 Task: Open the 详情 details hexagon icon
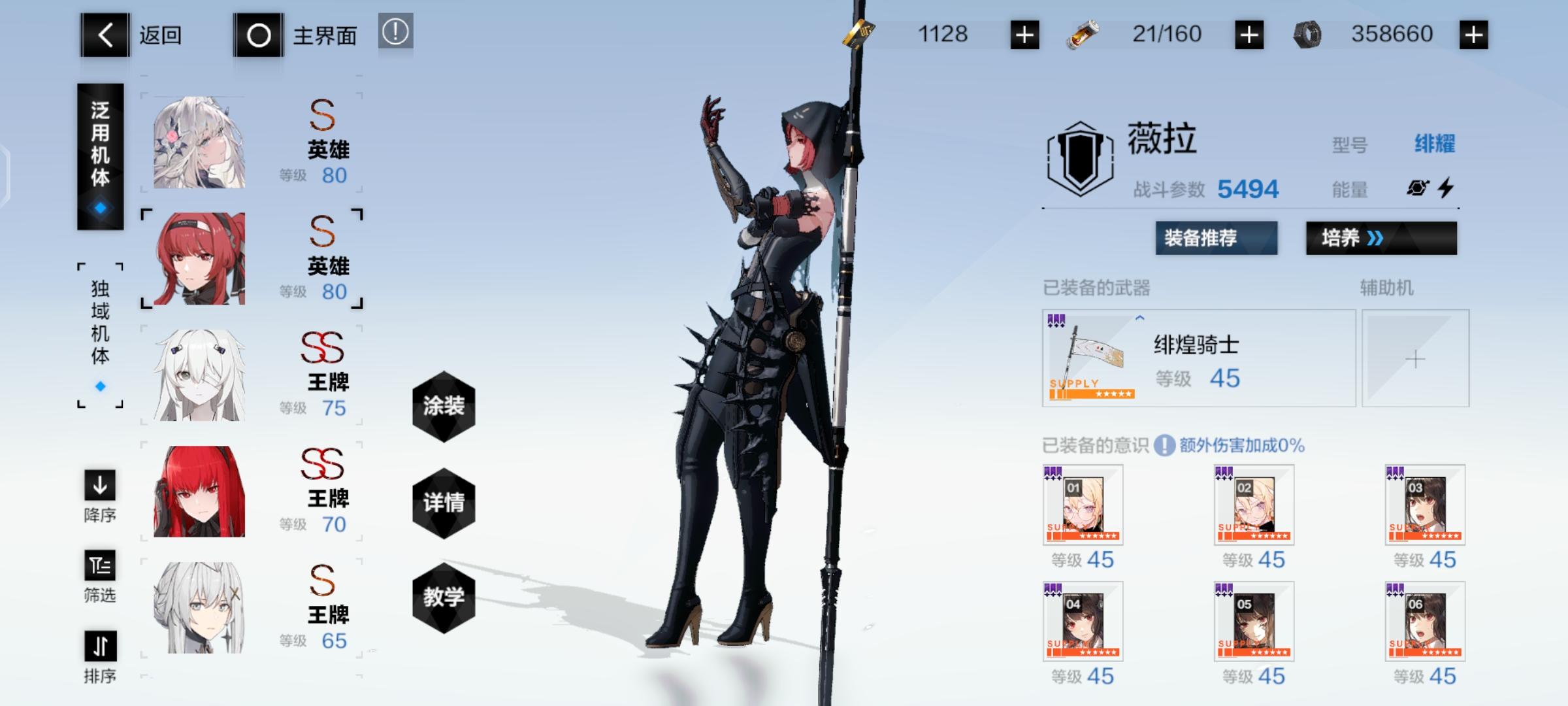(443, 503)
